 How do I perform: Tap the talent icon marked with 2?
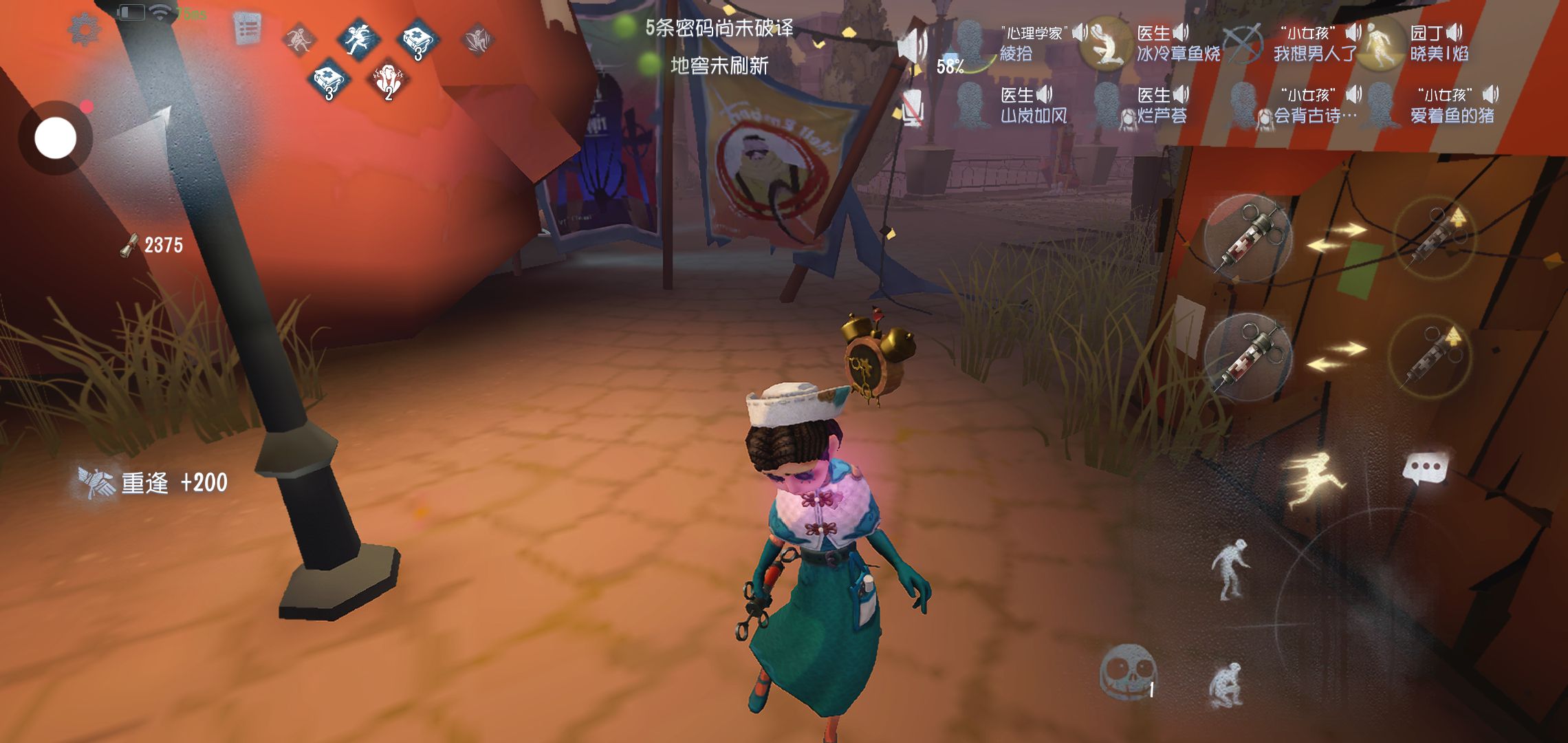(x=389, y=81)
